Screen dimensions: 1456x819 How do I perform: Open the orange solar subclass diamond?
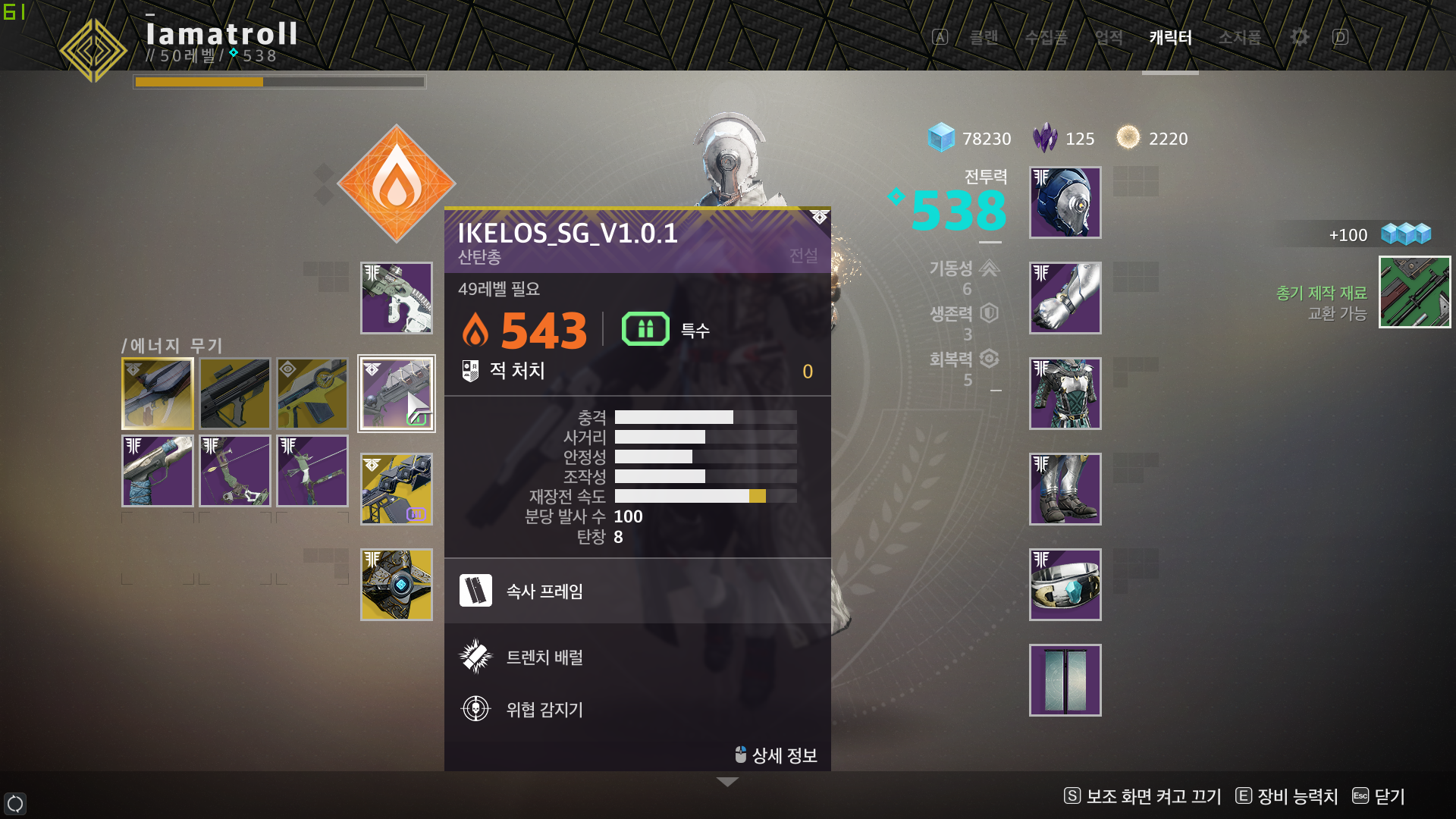click(396, 184)
